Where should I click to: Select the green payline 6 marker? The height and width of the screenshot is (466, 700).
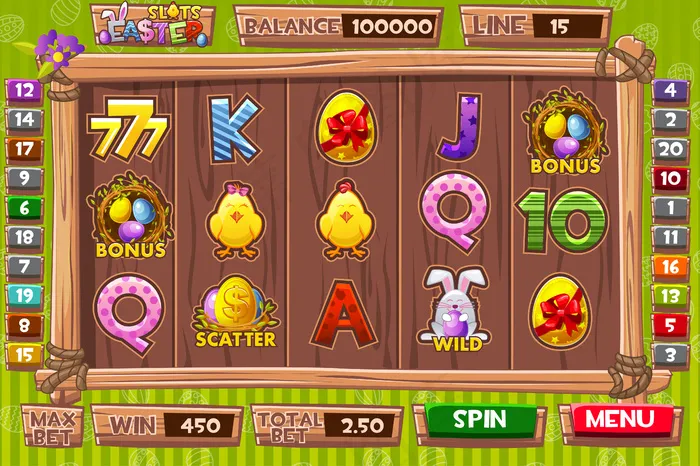[x=25, y=208]
